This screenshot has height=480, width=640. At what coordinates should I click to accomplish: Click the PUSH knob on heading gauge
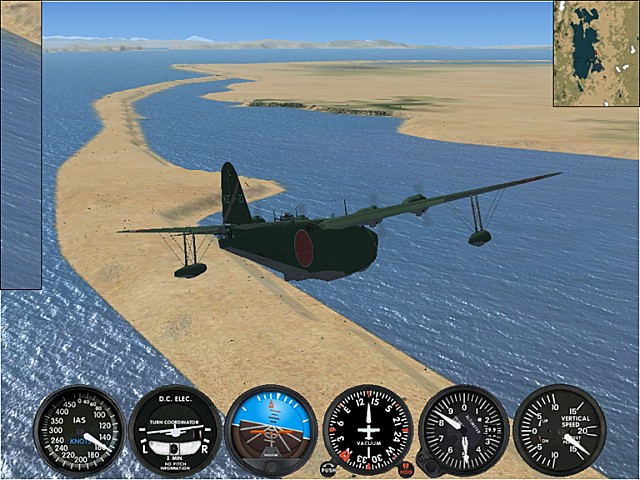click(x=328, y=467)
